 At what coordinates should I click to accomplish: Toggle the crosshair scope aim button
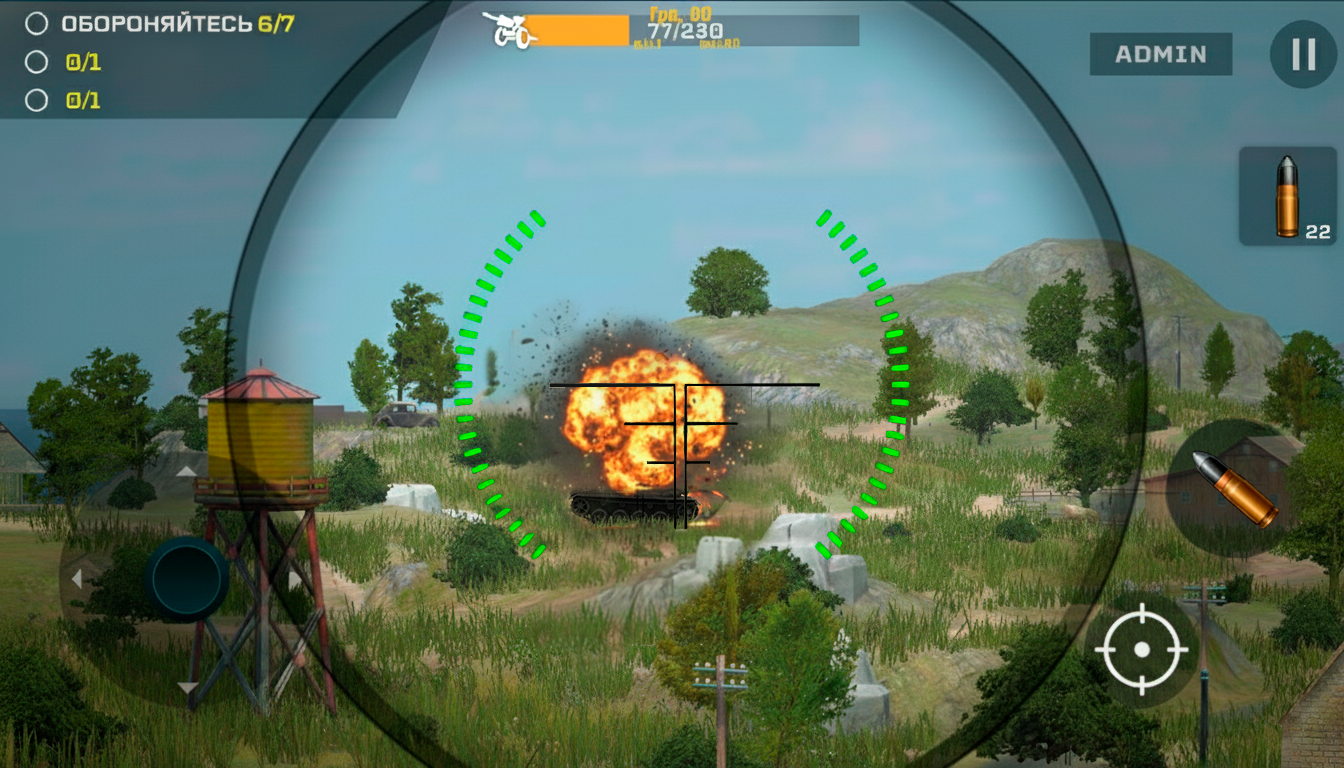click(x=1141, y=650)
